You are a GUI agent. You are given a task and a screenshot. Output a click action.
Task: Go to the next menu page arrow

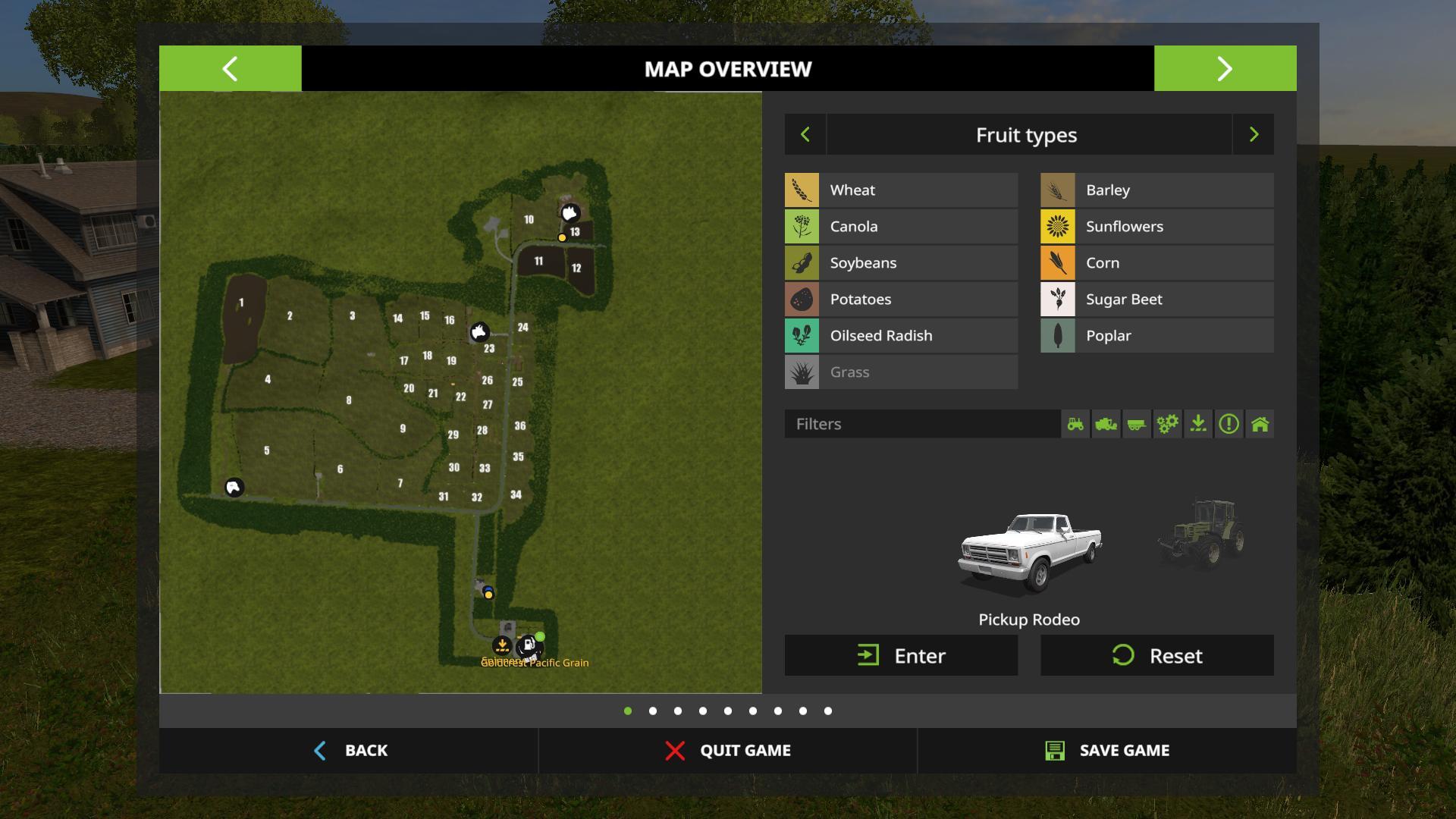pos(1225,69)
